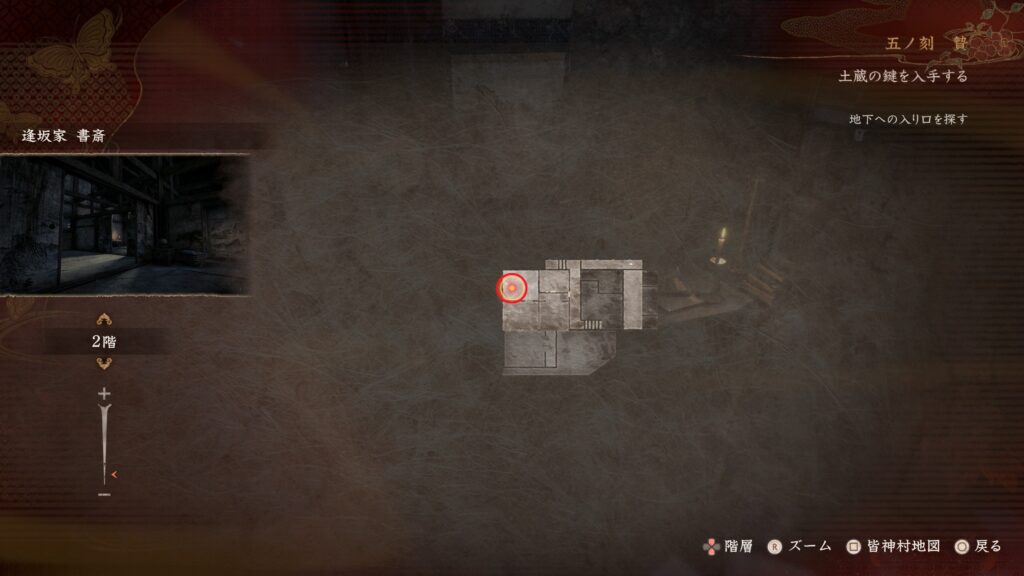Click the plus sign atop the zoom slider
Image resolution: width=1024 pixels, height=576 pixels.
[104, 394]
